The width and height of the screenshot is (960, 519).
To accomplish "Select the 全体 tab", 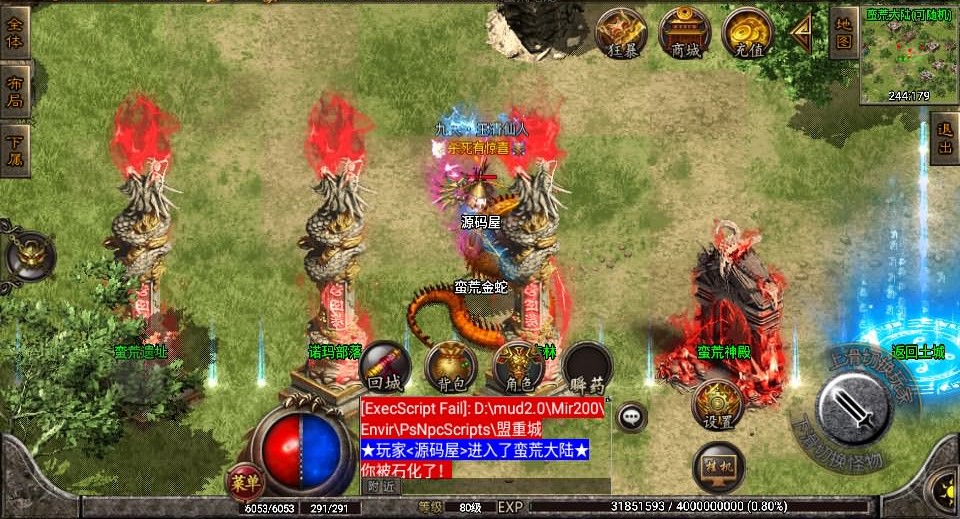I will point(14,31).
